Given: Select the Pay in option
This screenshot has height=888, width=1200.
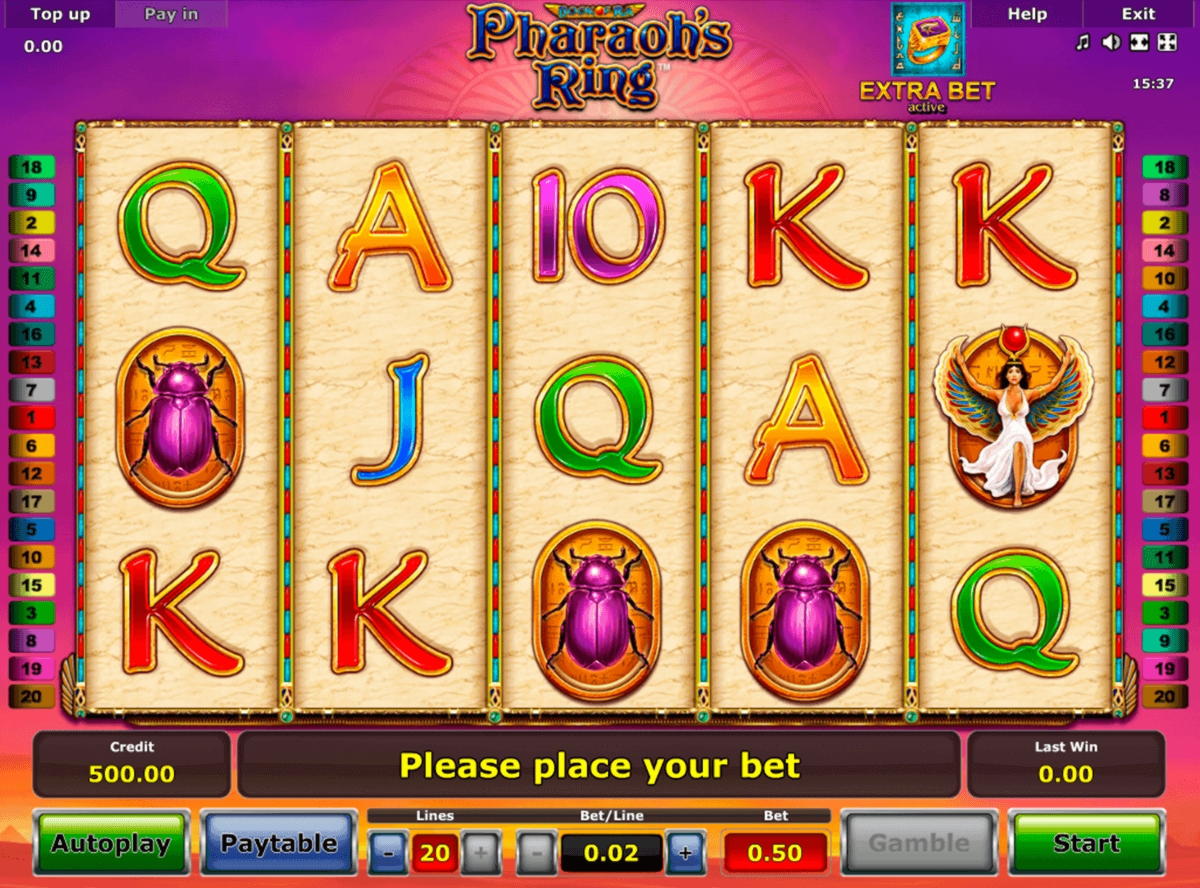Looking at the screenshot, I should click(171, 14).
